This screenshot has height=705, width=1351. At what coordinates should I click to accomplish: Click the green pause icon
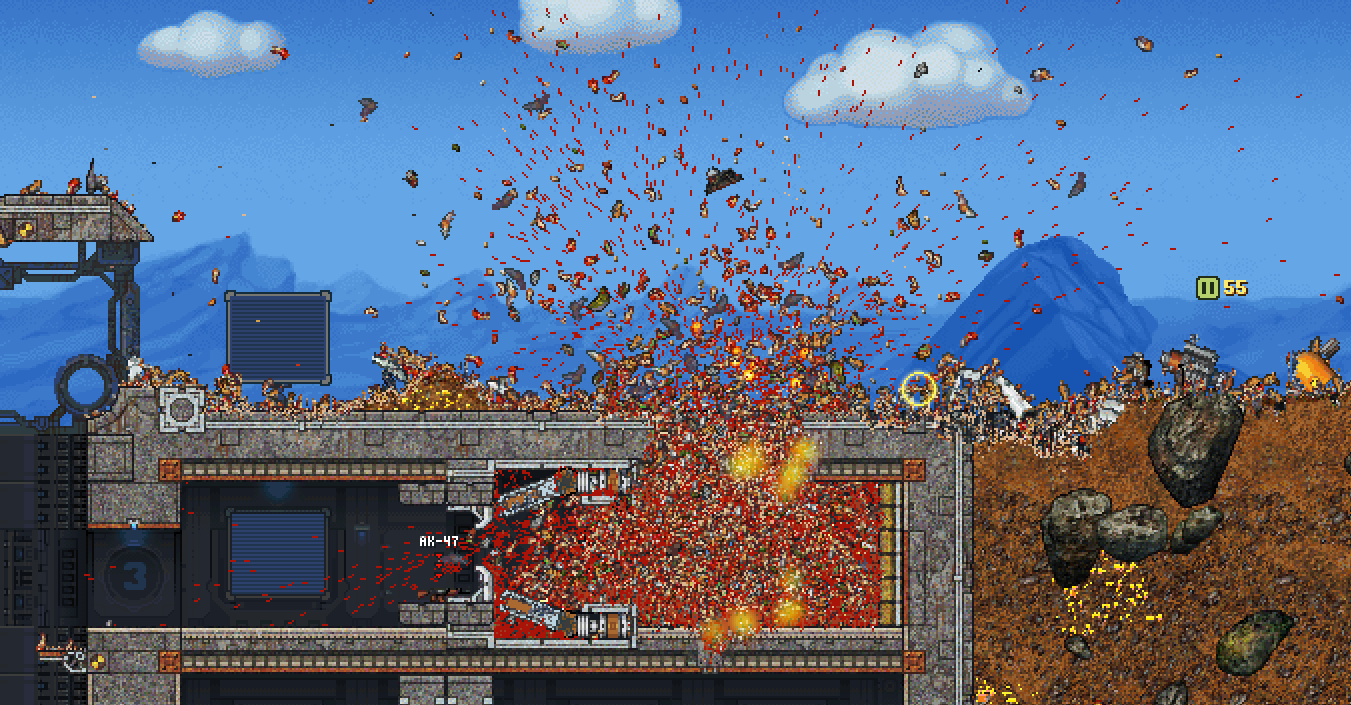tap(1208, 288)
